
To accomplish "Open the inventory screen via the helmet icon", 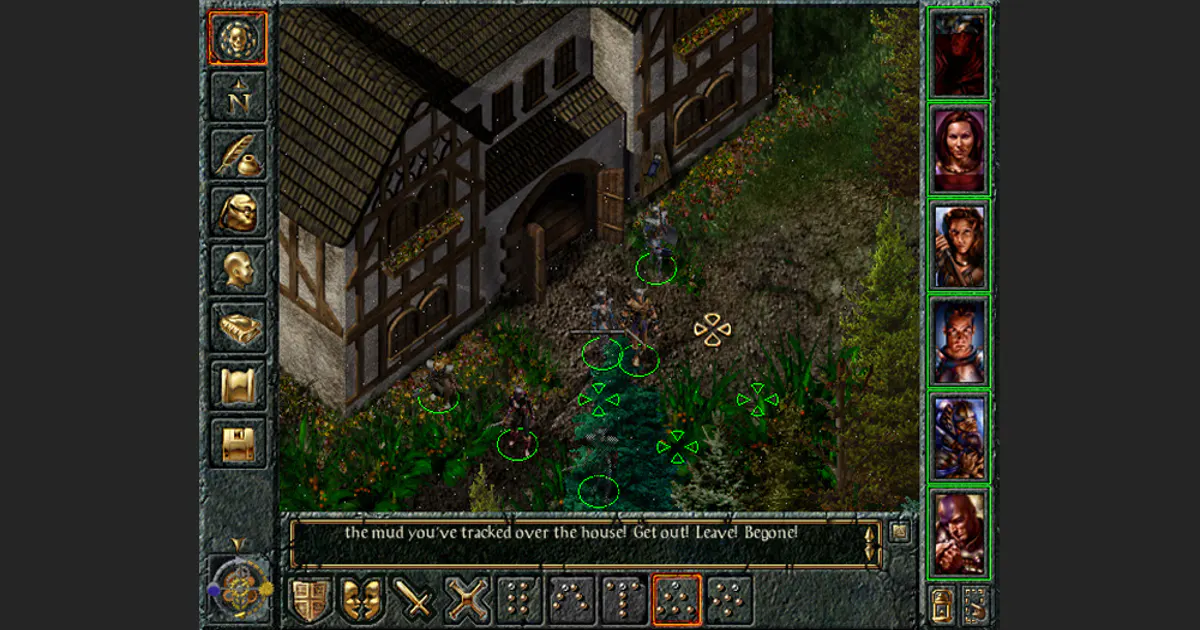I will coord(238,212).
